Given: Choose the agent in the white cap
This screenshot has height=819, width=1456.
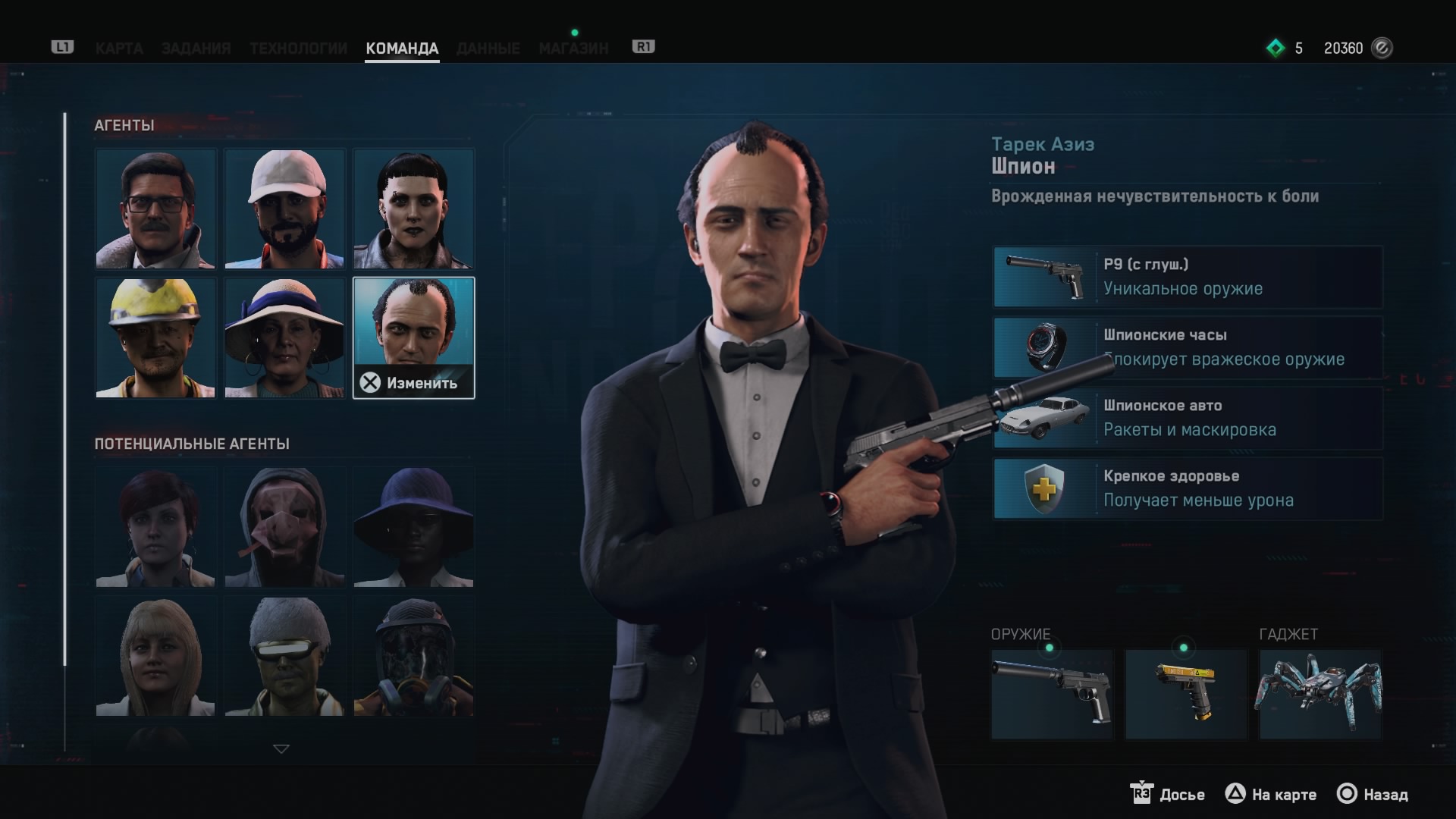Looking at the screenshot, I should coord(284,209).
